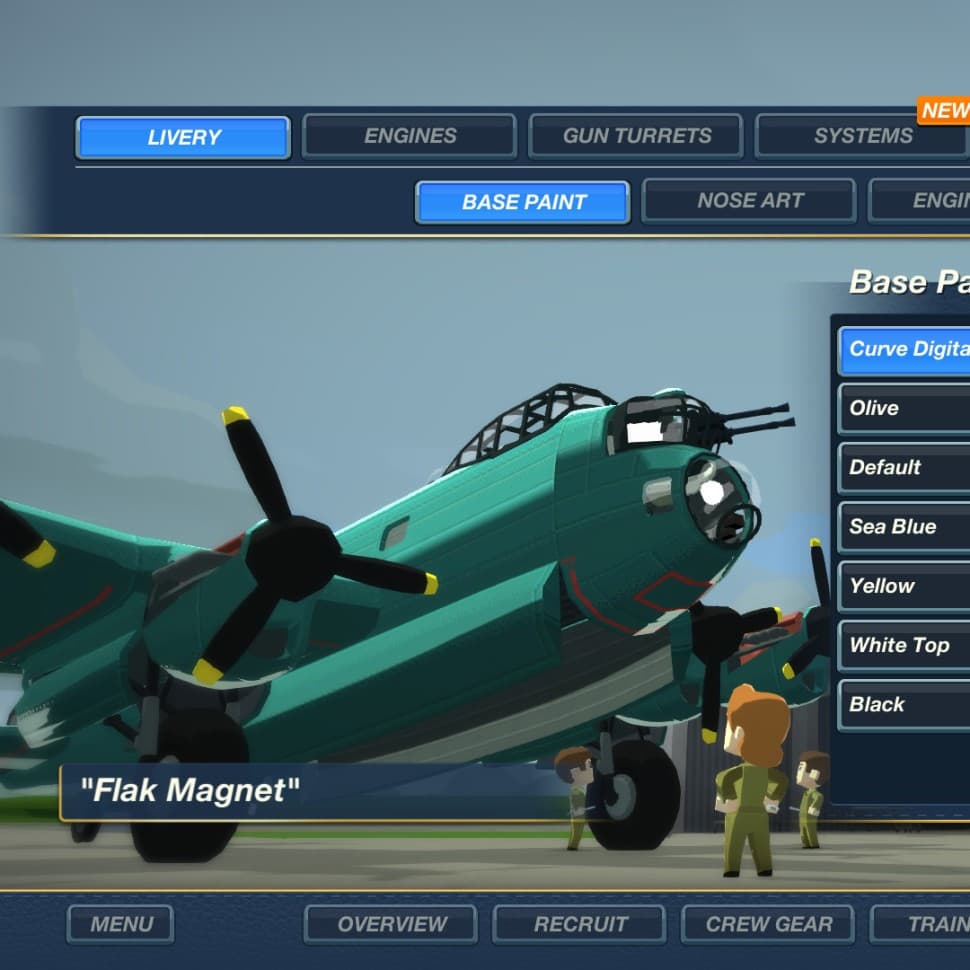Viewport: 970px width, 970px height.
Task: Pick the Sea Blue paint
Action: tap(905, 527)
